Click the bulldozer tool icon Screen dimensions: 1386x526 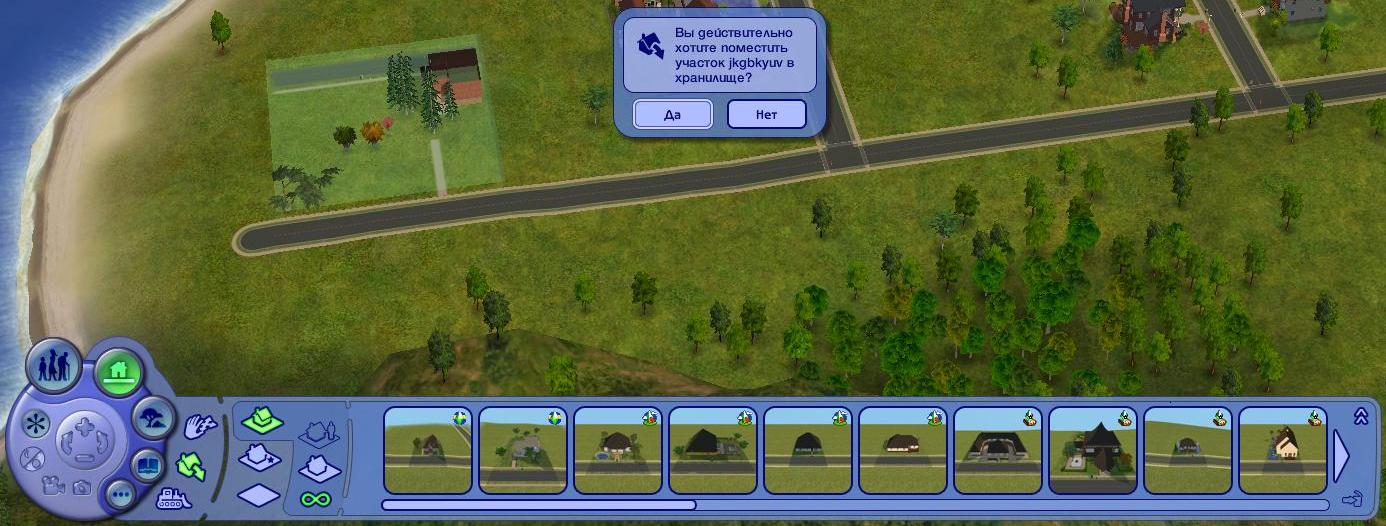pos(174,497)
